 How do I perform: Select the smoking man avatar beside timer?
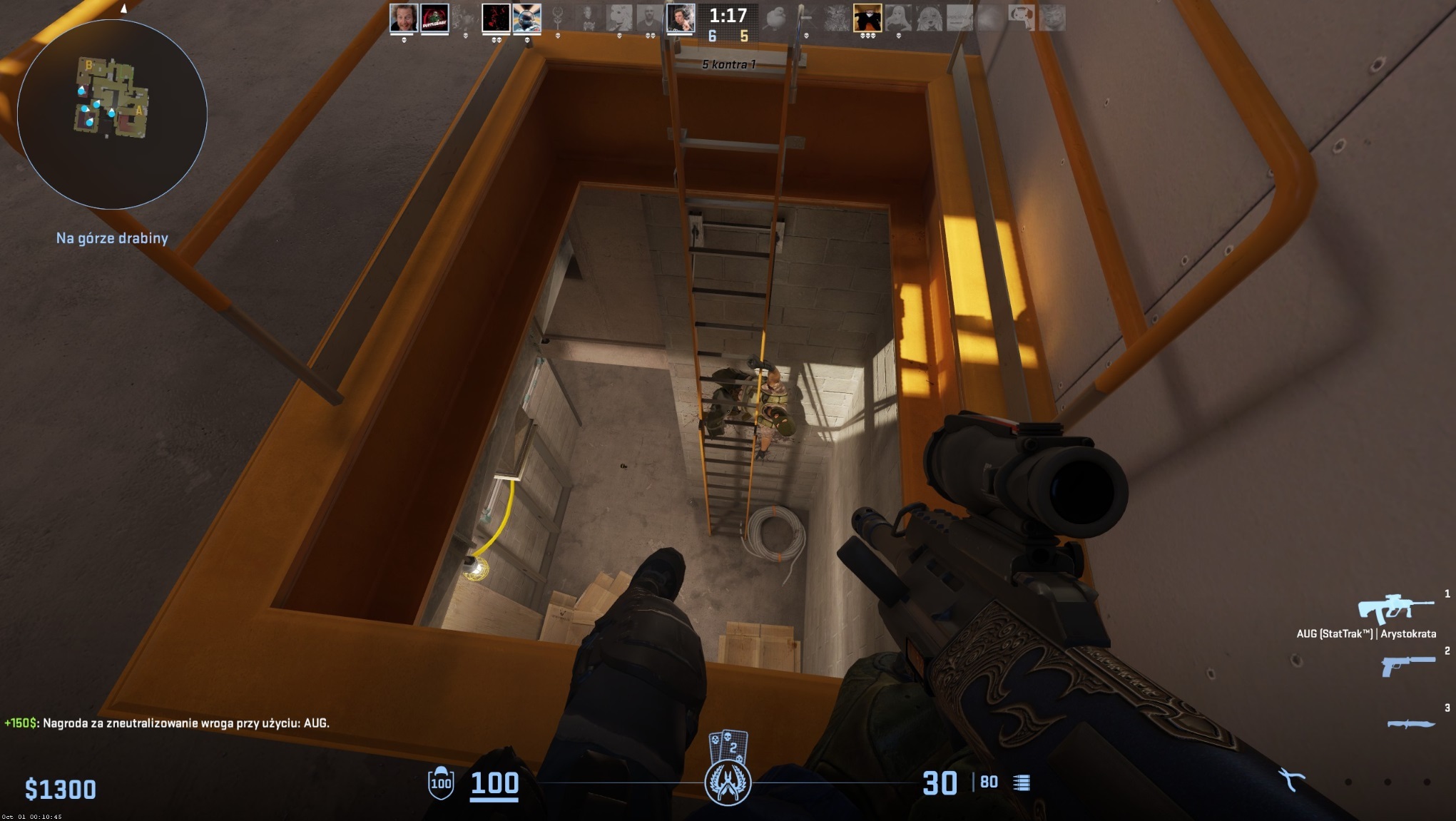(680, 18)
